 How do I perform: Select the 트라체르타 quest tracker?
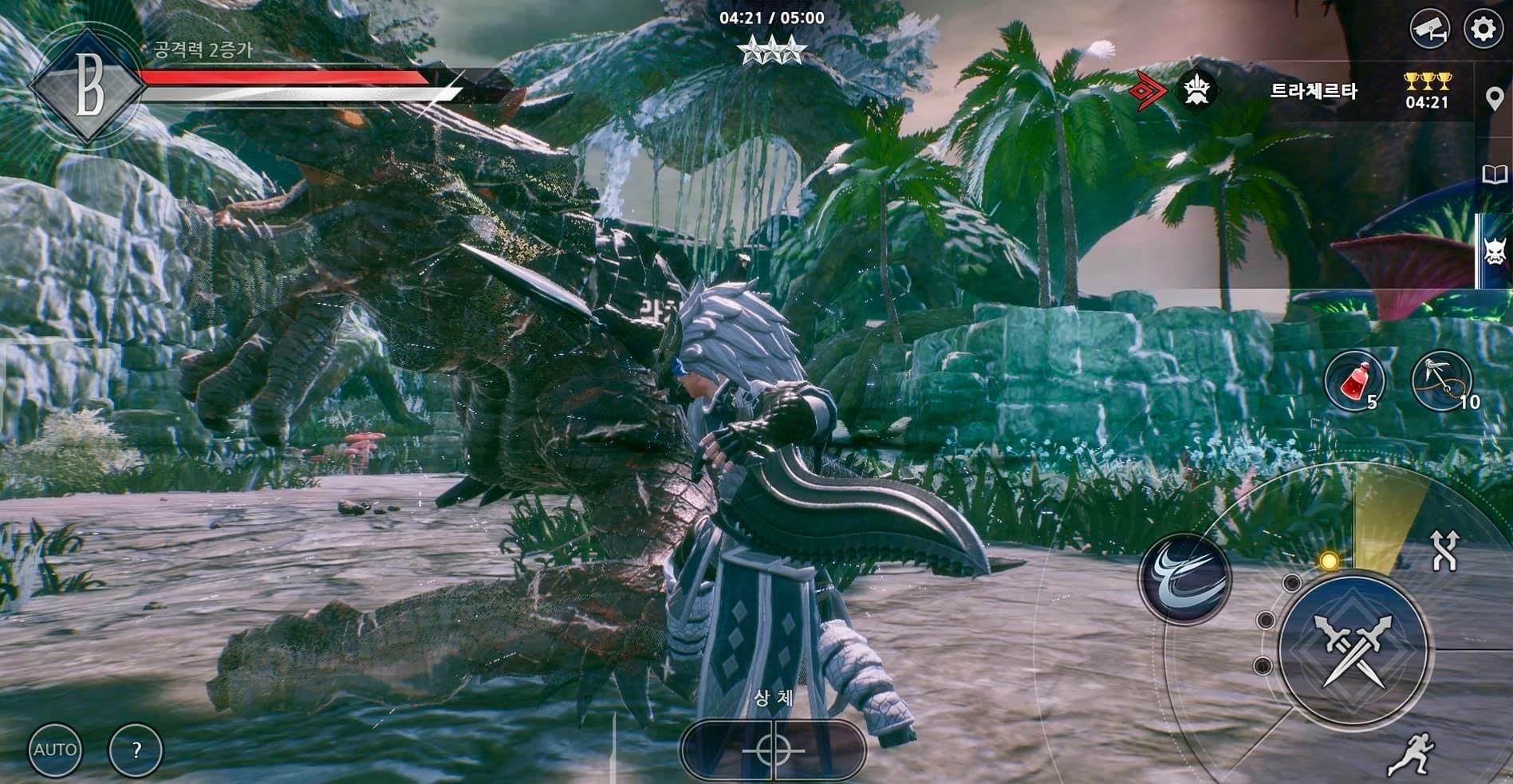1313,91
